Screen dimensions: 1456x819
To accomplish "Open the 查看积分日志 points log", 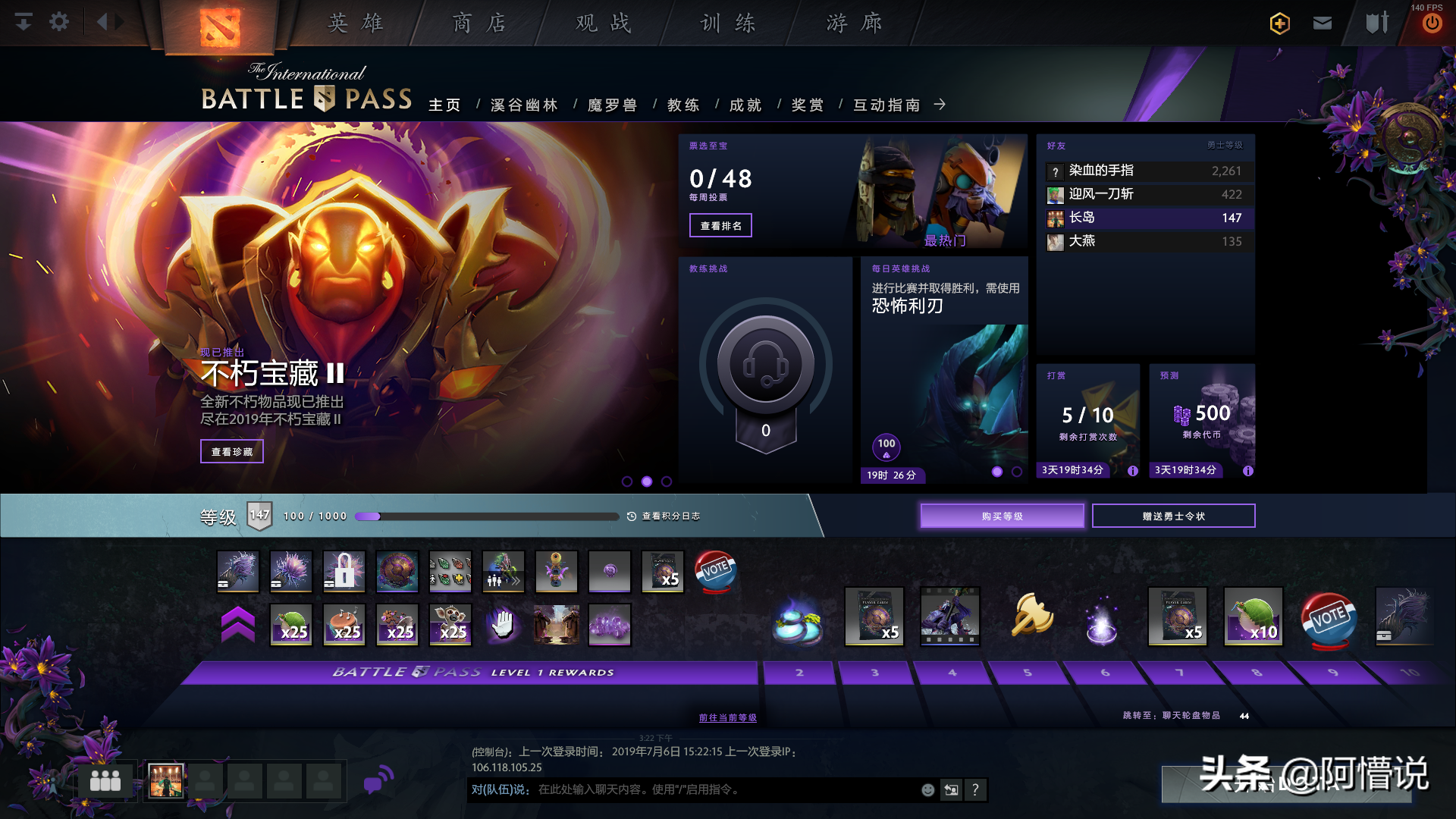I will pyautogui.click(x=664, y=516).
